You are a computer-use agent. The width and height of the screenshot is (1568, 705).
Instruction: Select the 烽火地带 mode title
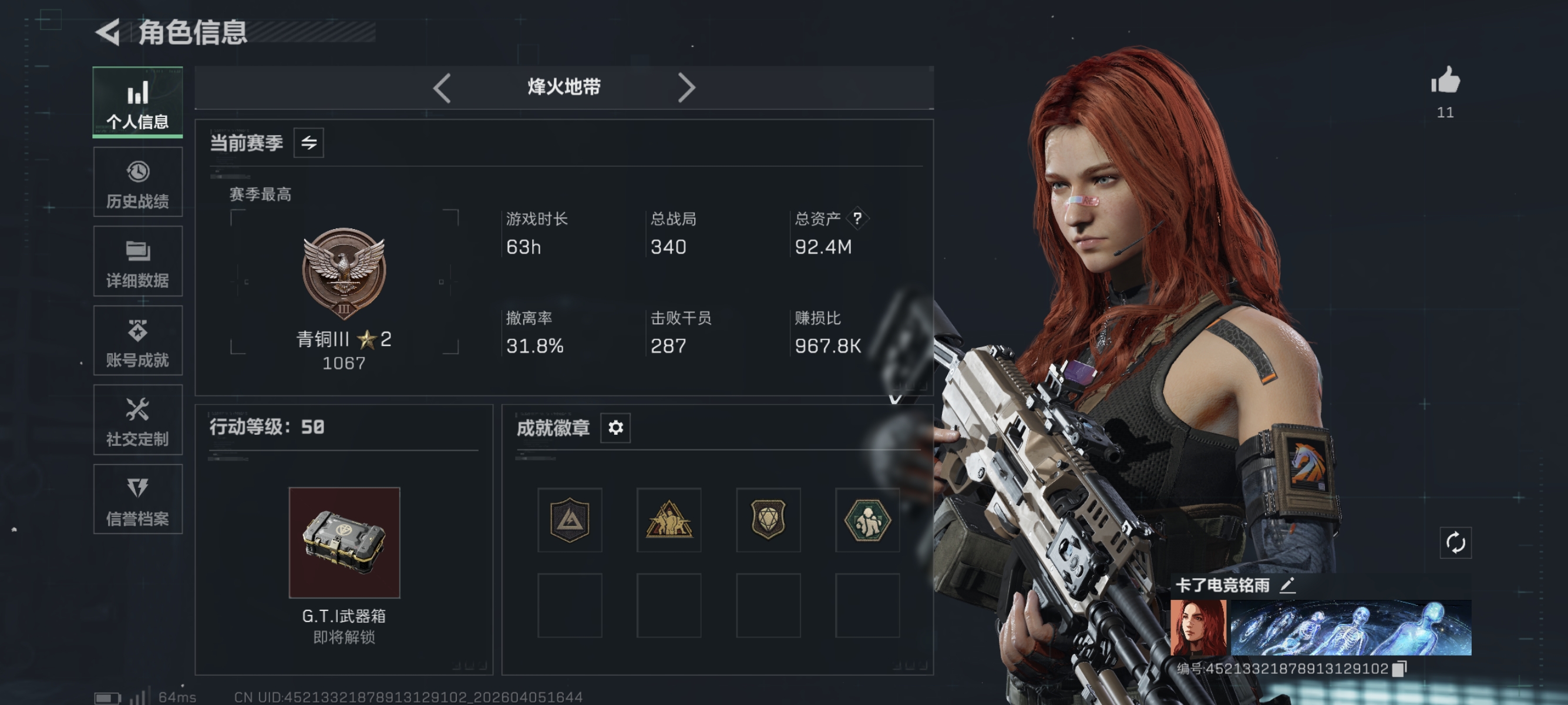coord(564,87)
